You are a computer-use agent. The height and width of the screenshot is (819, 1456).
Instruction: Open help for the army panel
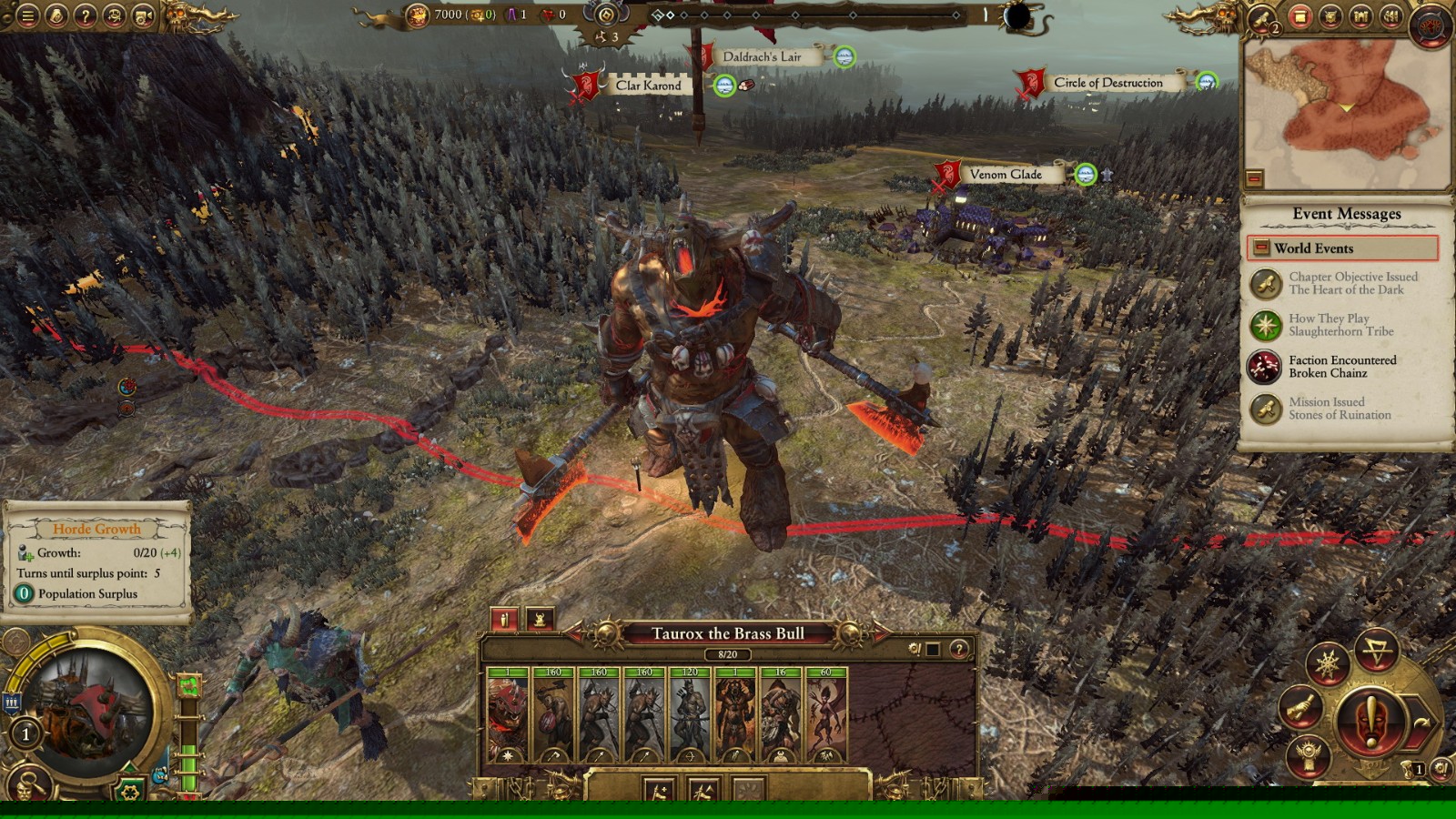tap(958, 649)
